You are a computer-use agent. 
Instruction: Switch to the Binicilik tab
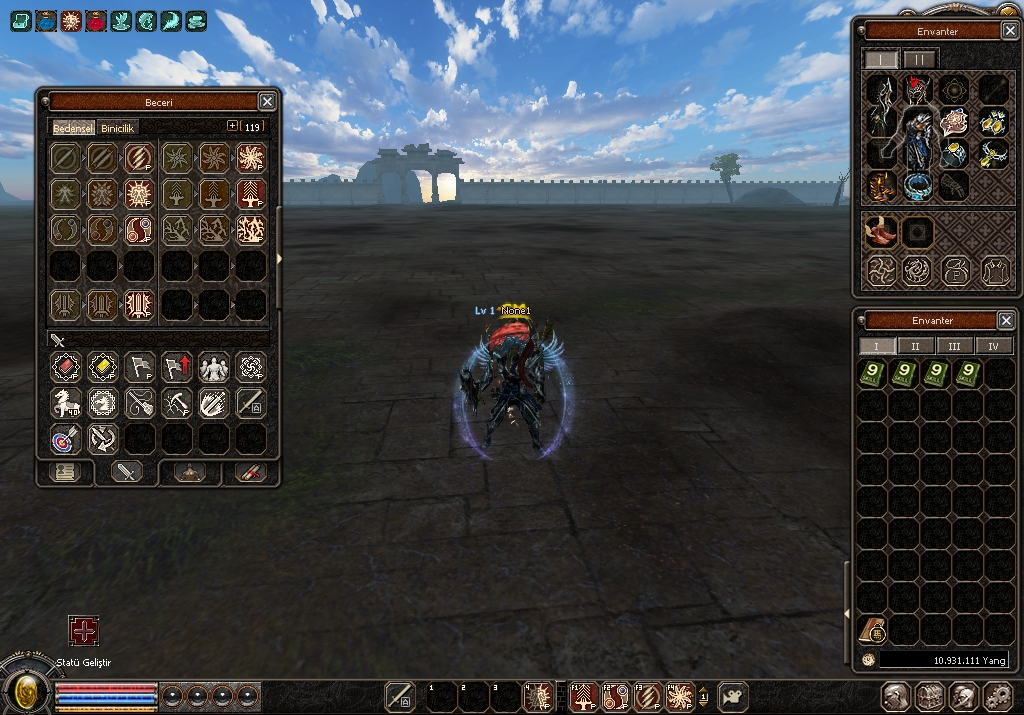click(118, 127)
